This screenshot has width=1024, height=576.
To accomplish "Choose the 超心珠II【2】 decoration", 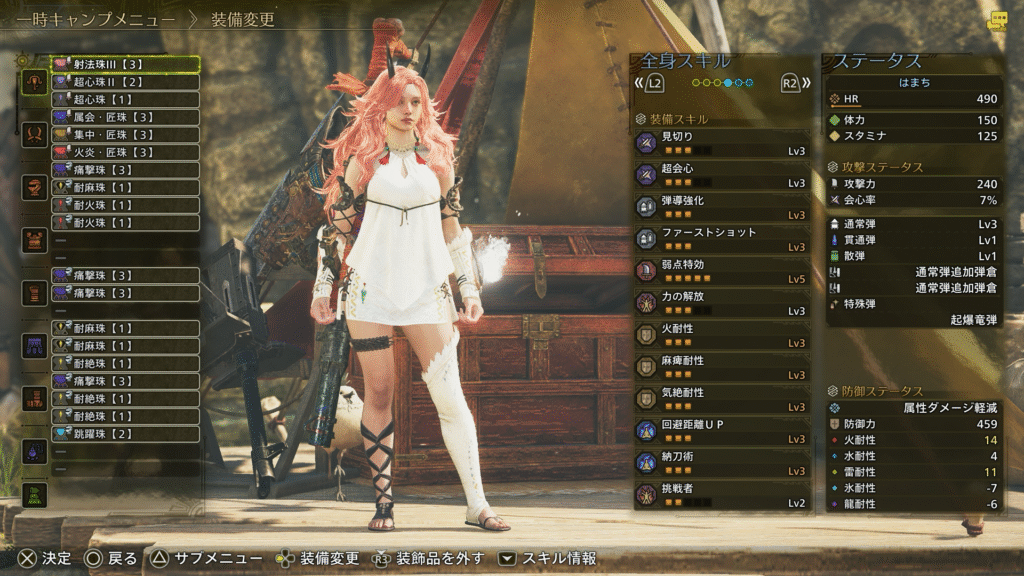I will (x=125, y=82).
